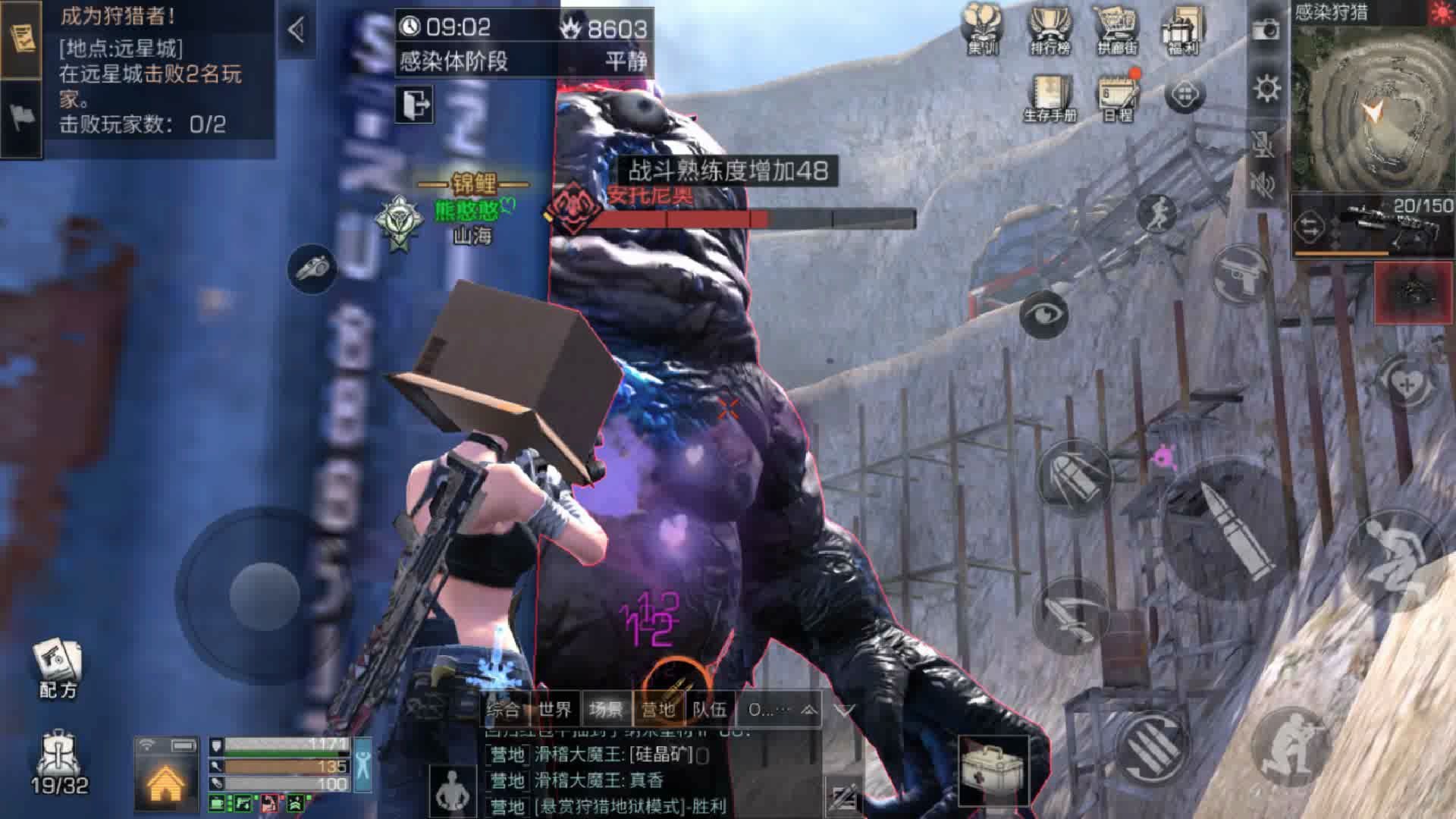Tap the camera screenshot icon

[x=1266, y=30]
